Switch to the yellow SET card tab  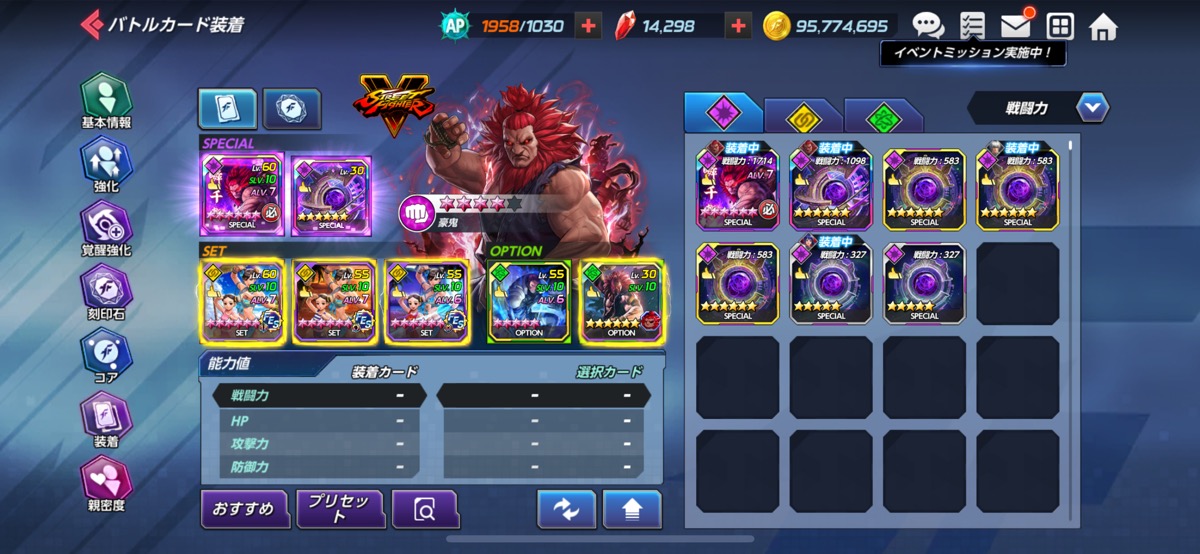tap(802, 116)
